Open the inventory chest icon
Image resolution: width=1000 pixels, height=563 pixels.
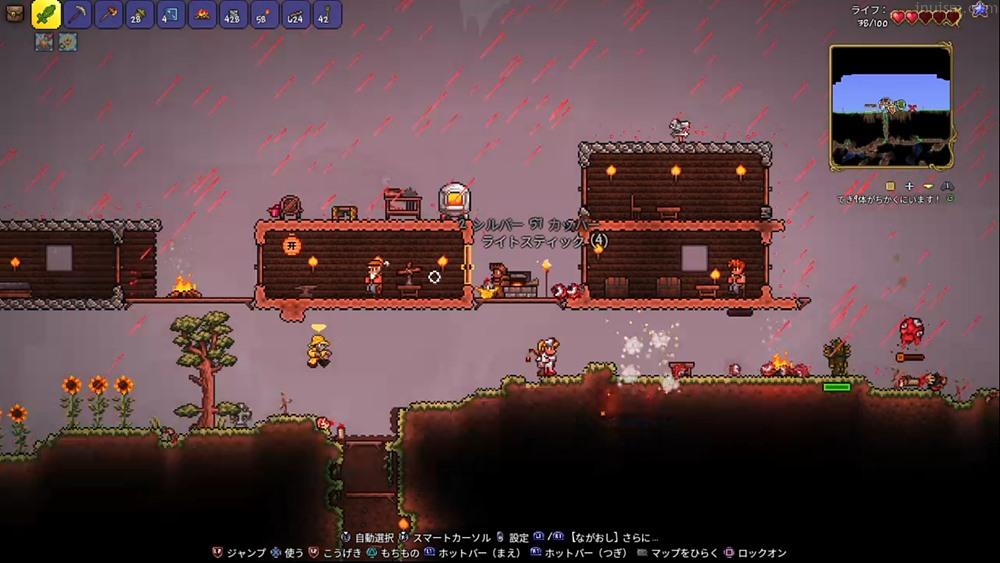click(16, 14)
